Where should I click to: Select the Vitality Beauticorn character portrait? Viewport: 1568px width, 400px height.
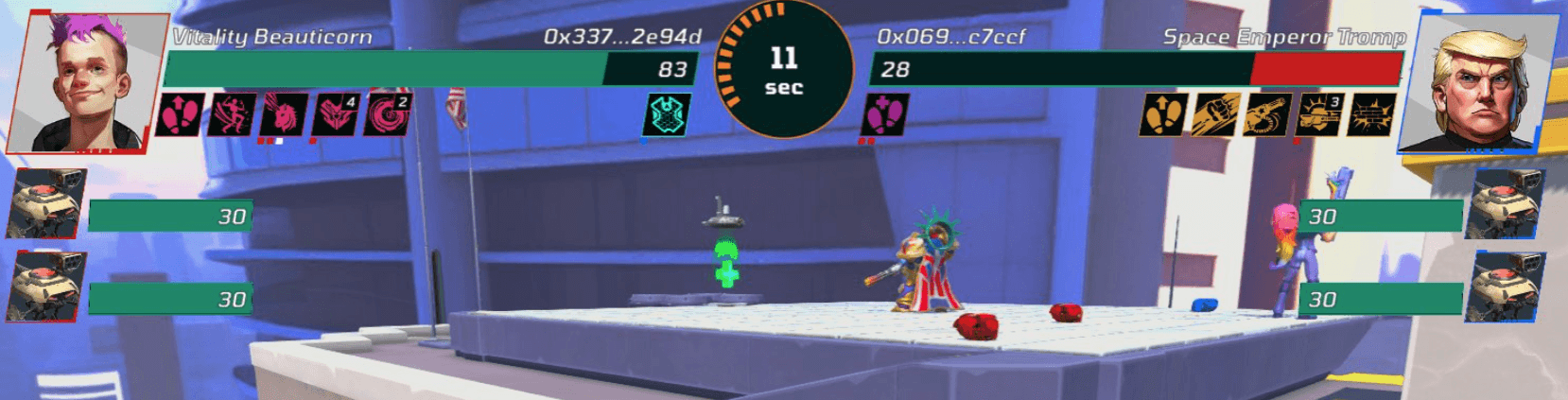click(87, 83)
